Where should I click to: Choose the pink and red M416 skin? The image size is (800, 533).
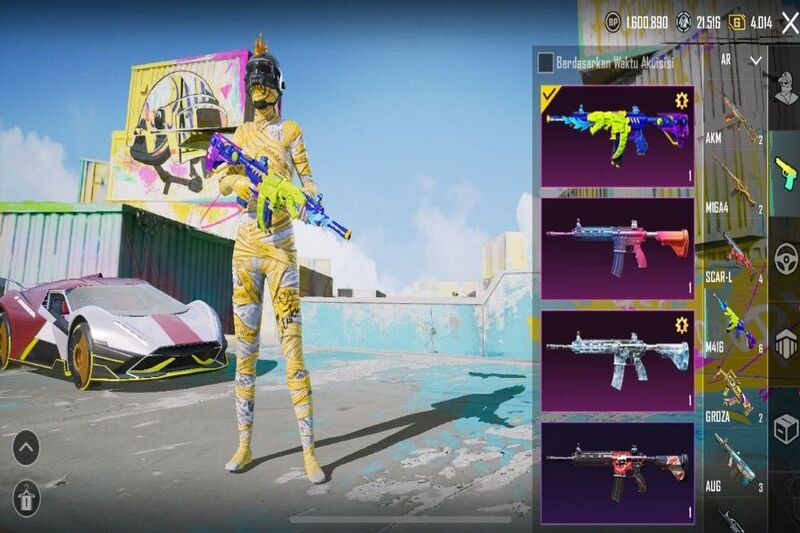(x=617, y=247)
